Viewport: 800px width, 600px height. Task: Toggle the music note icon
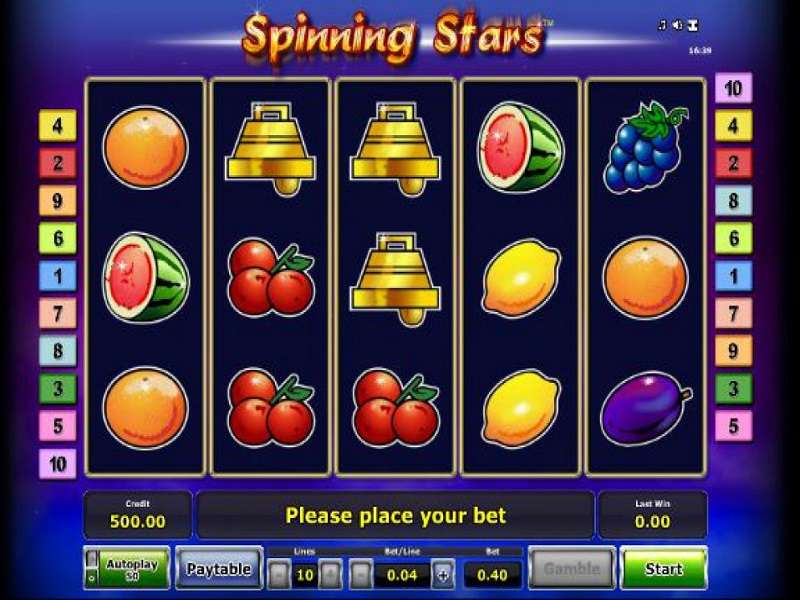(662, 25)
